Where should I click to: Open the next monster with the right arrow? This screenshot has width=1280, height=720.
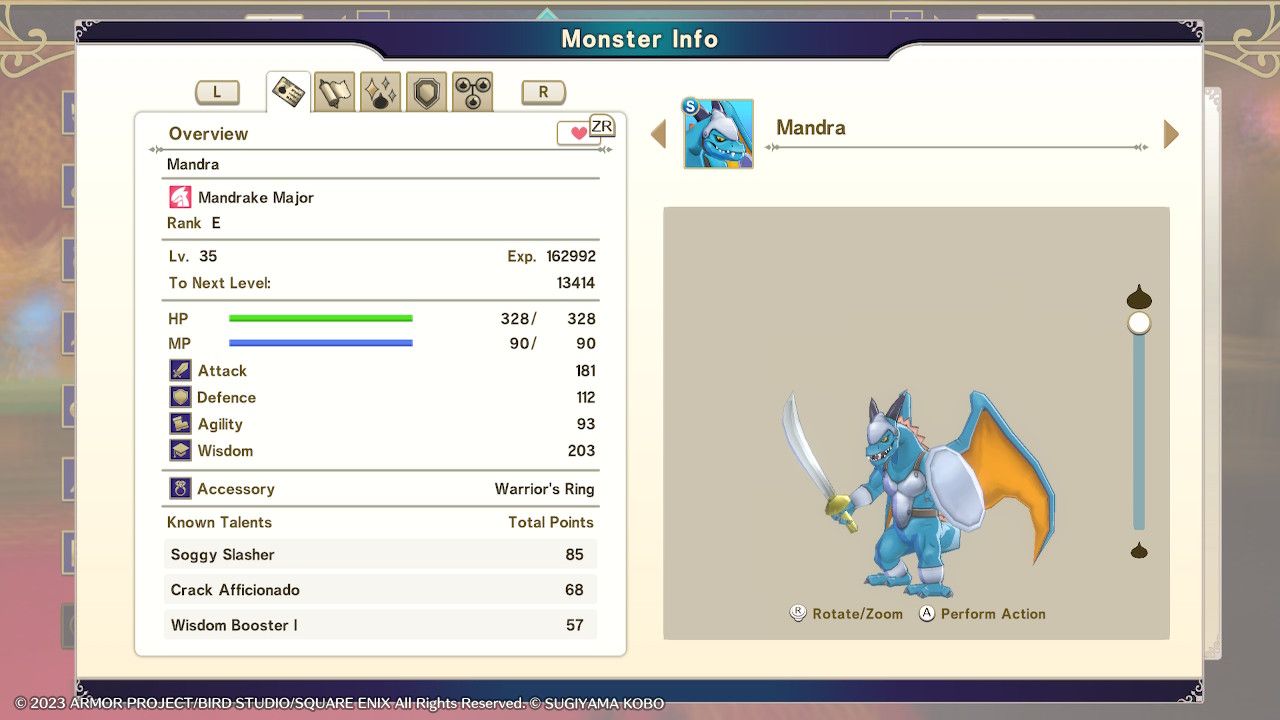pos(1170,133)
